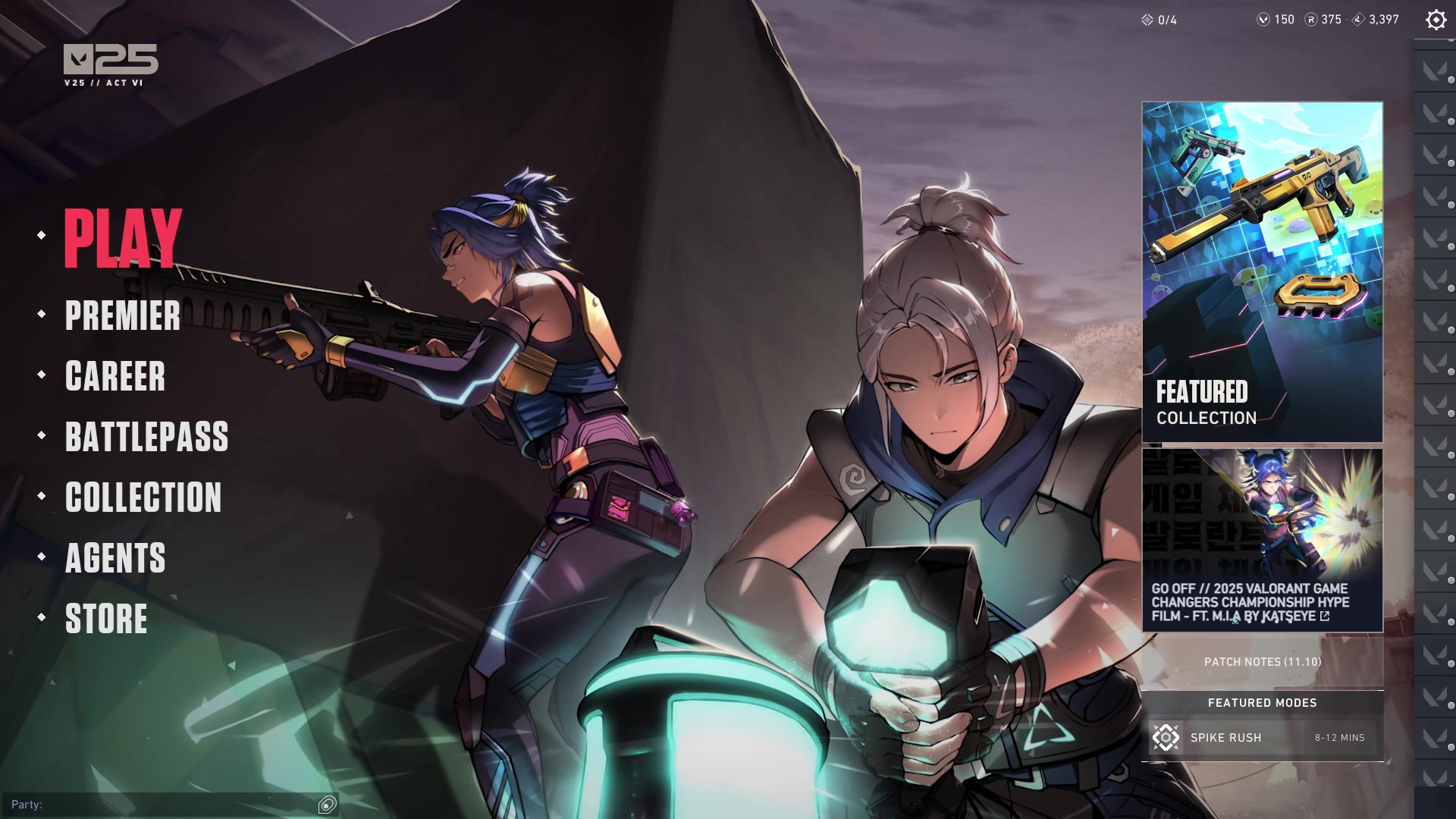Select the Spike Rush mode icon
This screenshot has height=819, width=1456.
click(x=1165, y=737)
